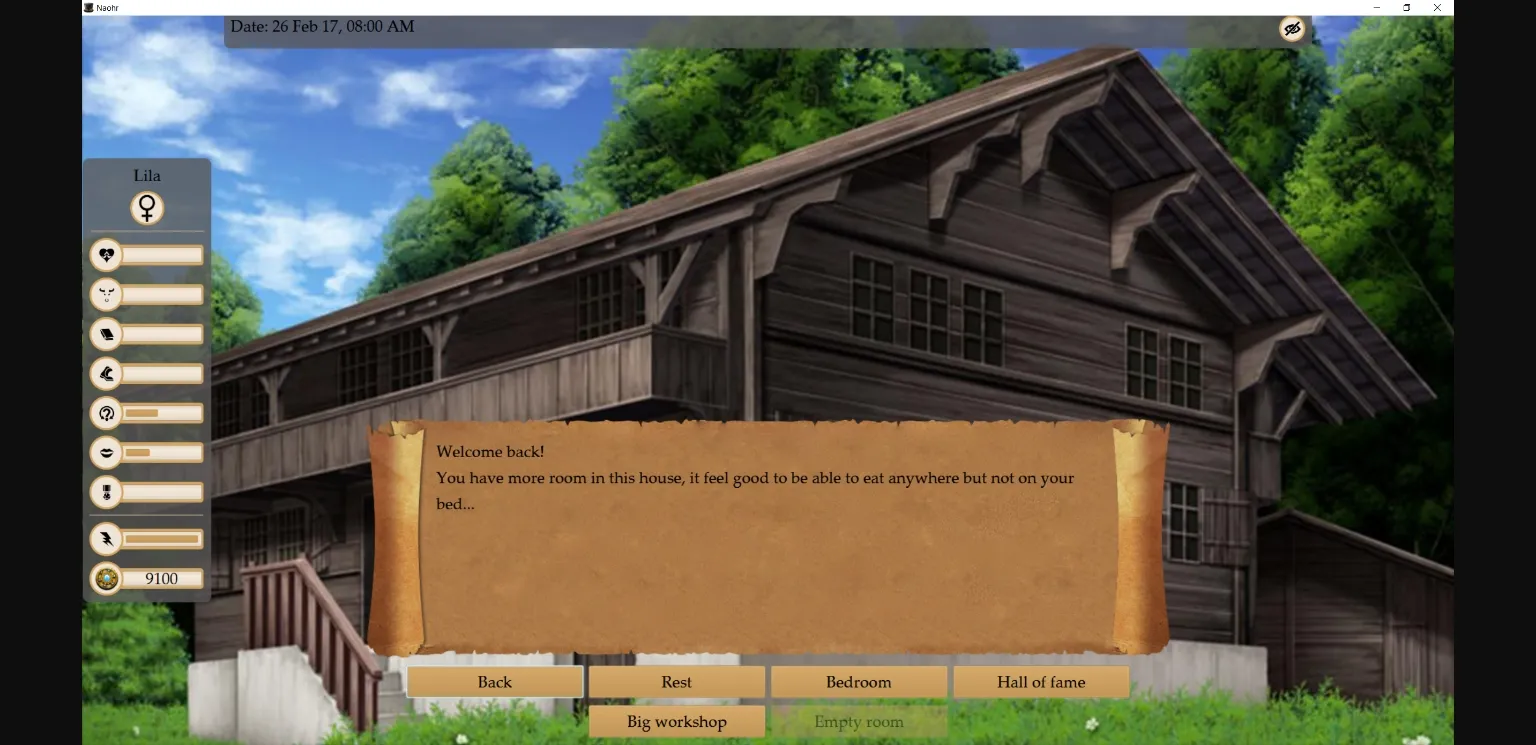Click the heart stat icon beside Lila's top bar
The width and height of the screenshot is (1536, 745).
click(106, 255)
